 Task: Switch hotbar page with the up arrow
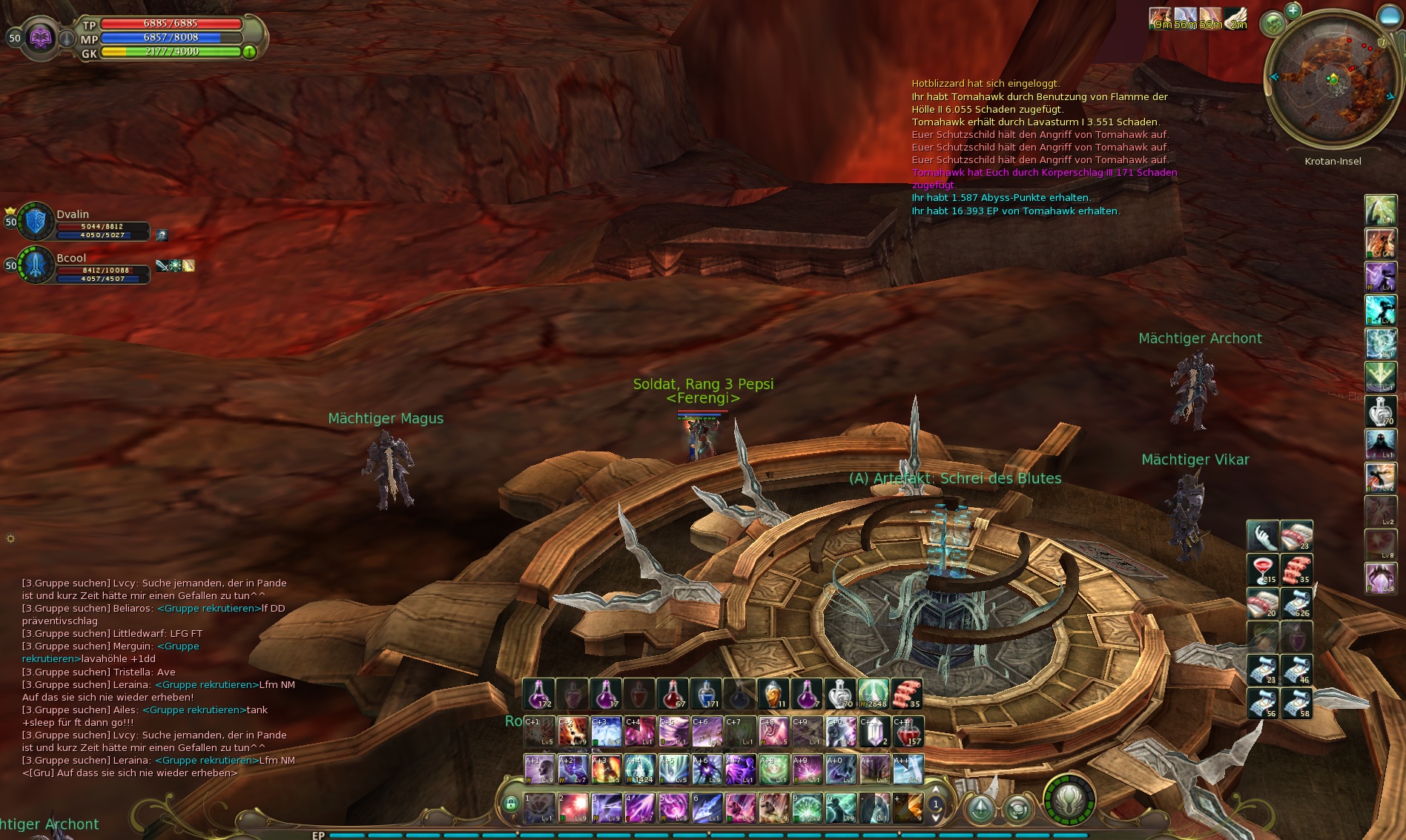936,790
